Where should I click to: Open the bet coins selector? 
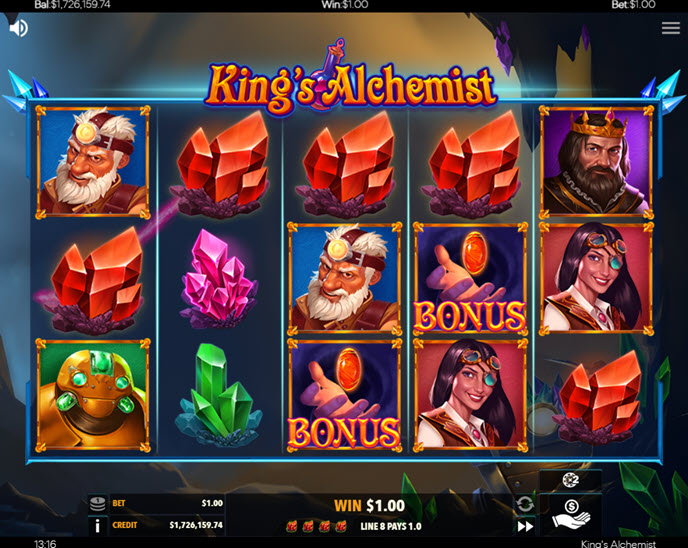pos(97,504)
